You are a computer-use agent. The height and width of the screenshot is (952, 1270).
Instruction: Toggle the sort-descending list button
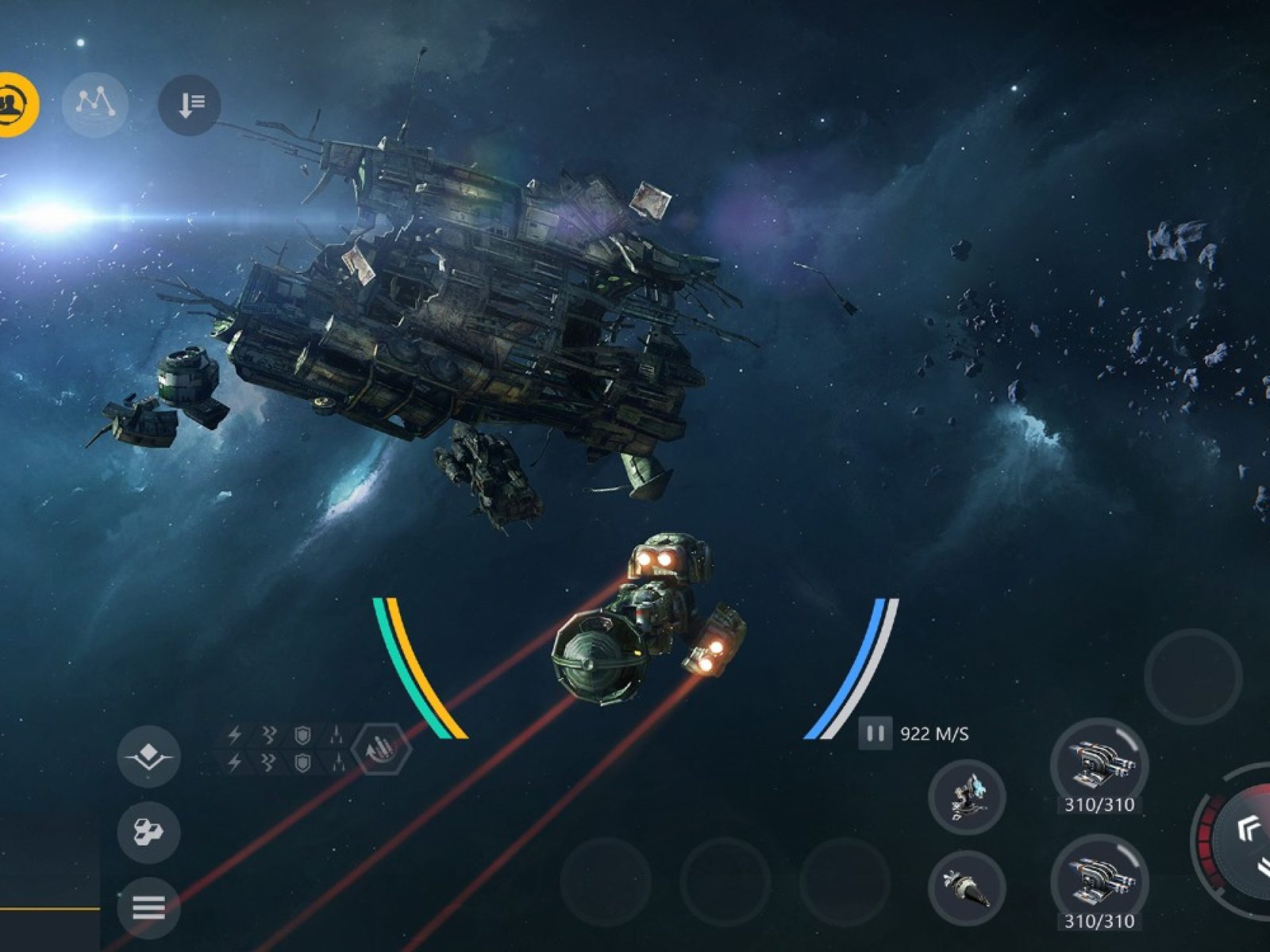189,104
